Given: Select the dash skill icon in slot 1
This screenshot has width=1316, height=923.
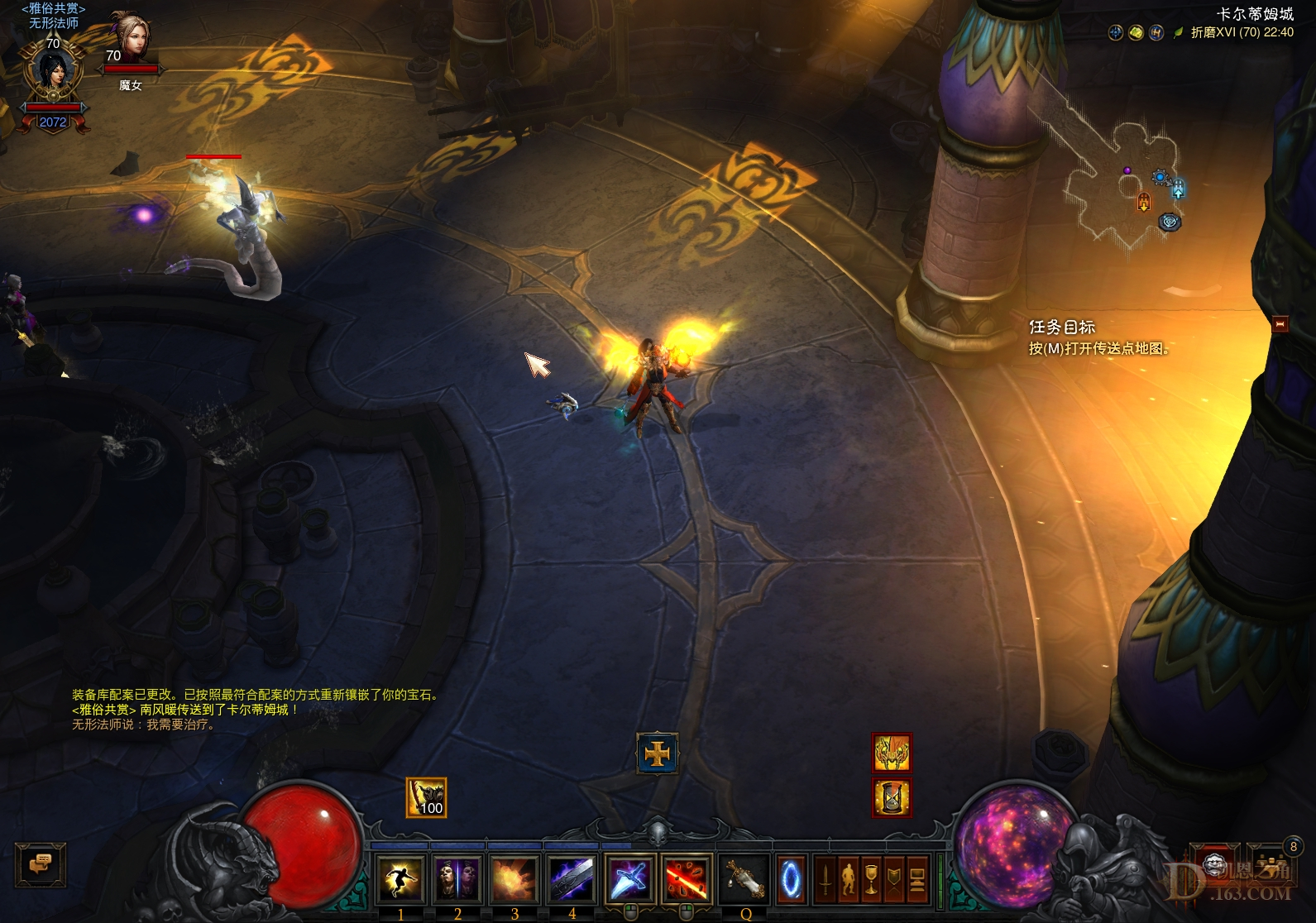Looking at the screenshot, I should point(401,878).
